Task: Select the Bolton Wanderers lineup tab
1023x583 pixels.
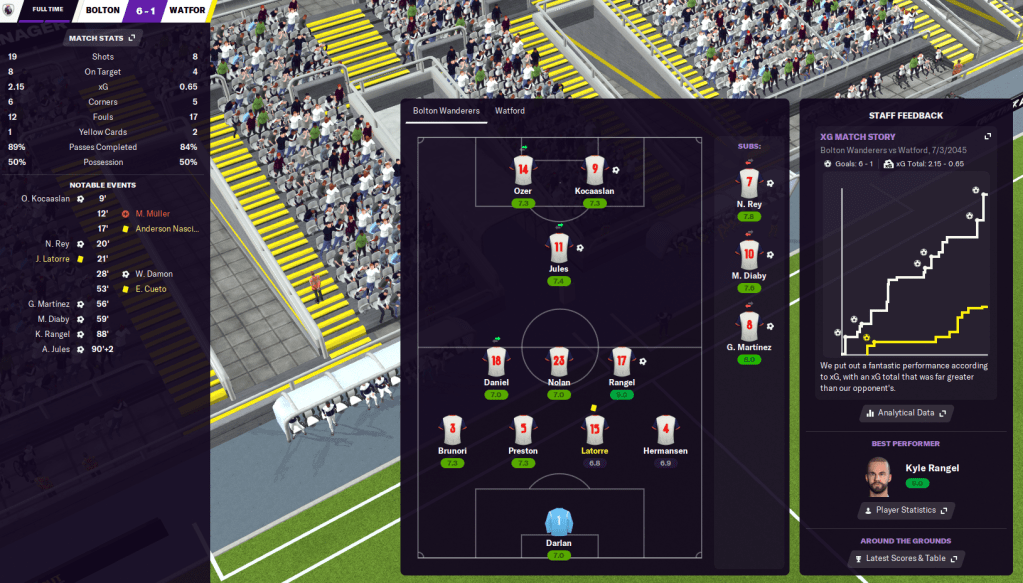Action: pyautogui.click(x=446, y=111)
